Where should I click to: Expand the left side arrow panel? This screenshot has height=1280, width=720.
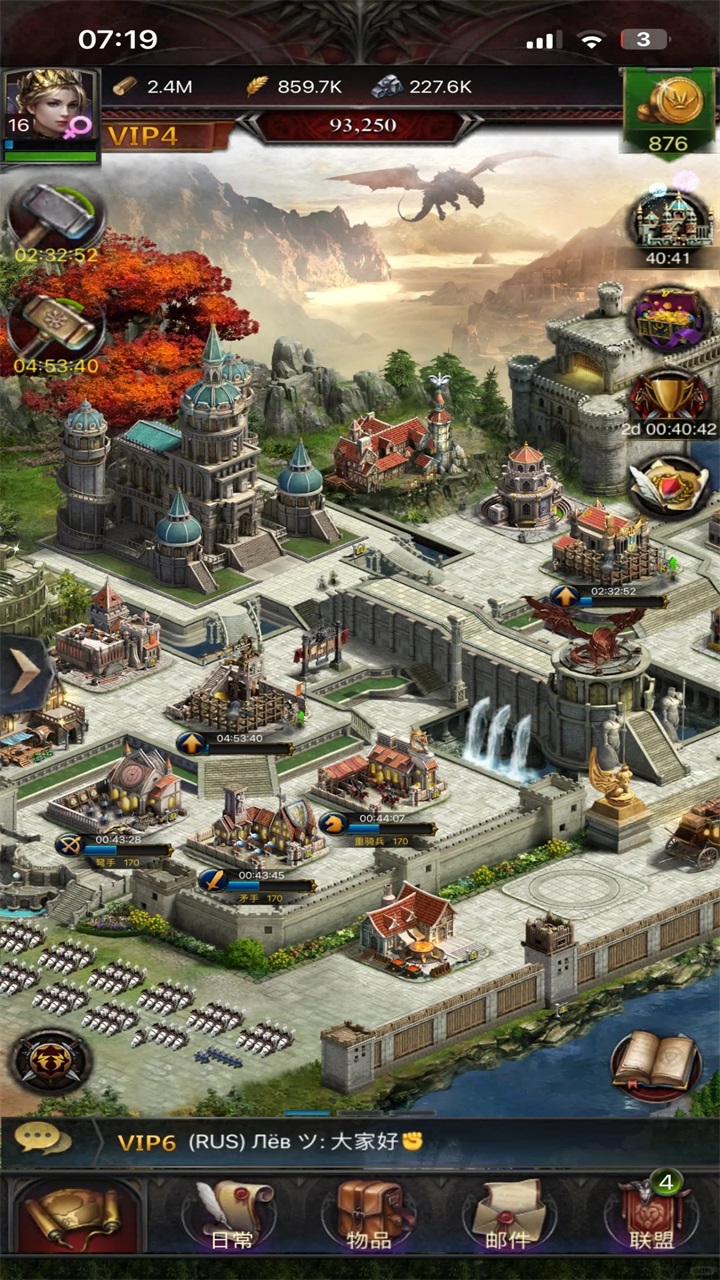tap(22, 668)
